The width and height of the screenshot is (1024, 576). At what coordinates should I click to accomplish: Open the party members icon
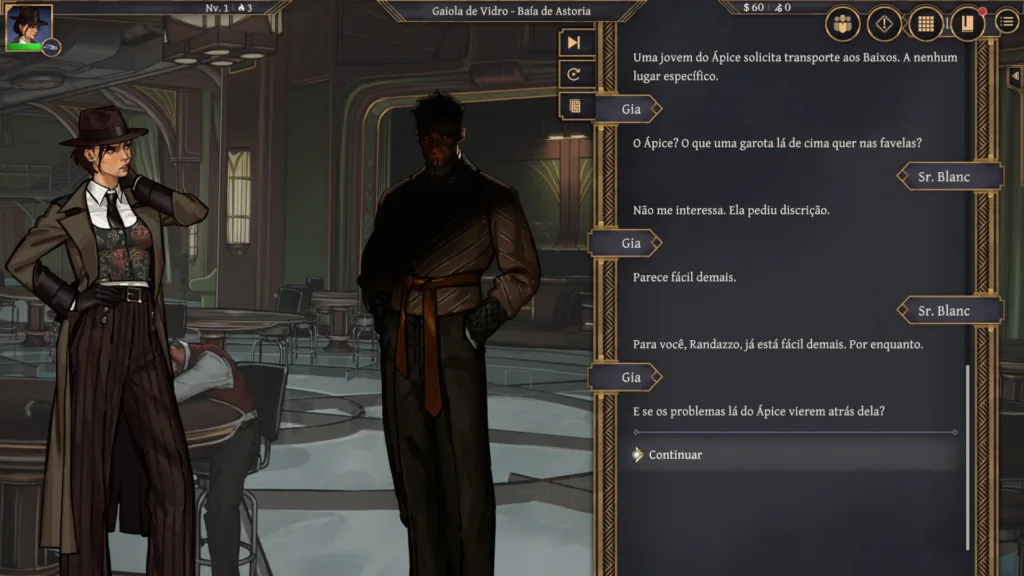pos(843,23)
